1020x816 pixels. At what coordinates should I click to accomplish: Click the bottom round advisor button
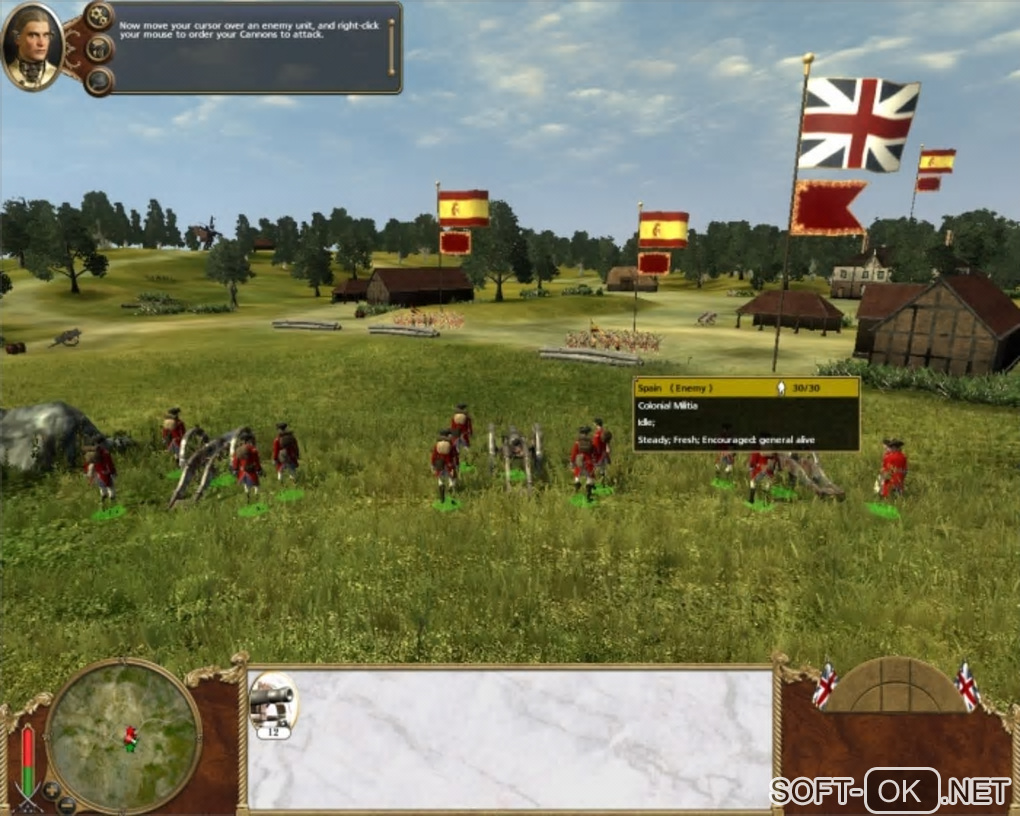pos(99,80)
